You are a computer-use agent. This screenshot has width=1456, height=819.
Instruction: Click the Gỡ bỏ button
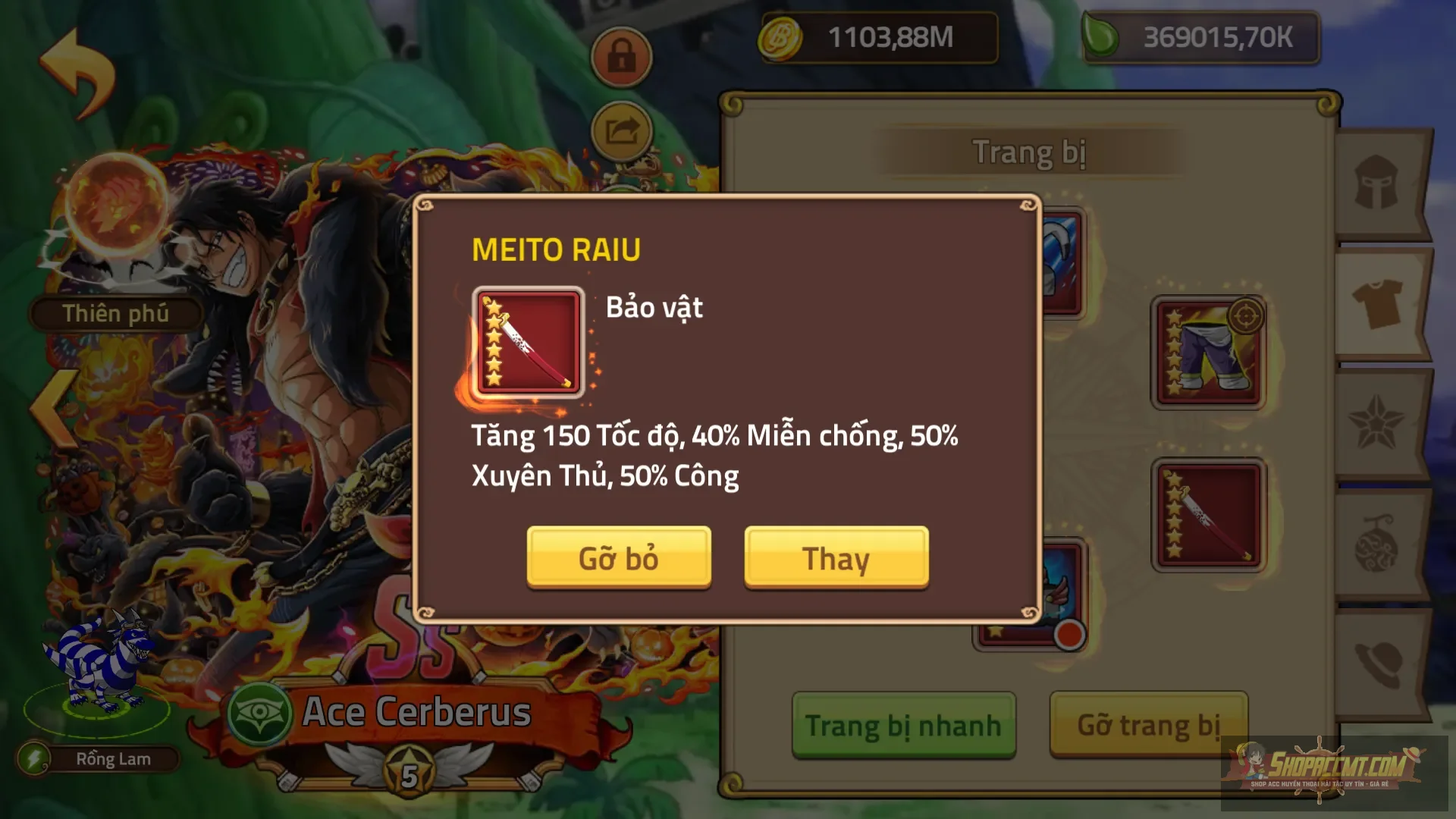[619, 557]
